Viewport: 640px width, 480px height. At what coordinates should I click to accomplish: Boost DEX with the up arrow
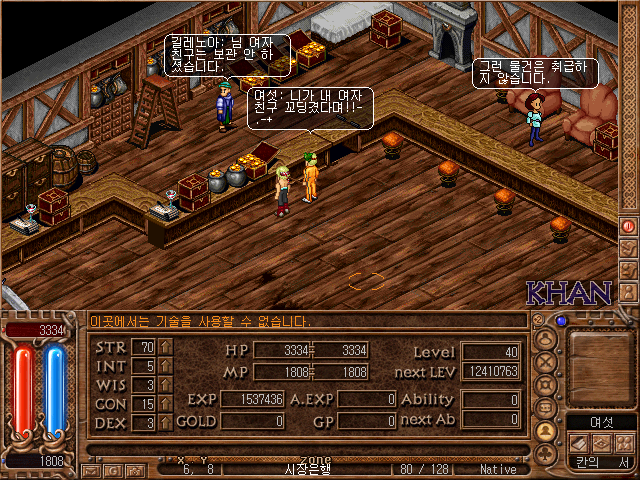pyautogui.click(x=166, y=423)
